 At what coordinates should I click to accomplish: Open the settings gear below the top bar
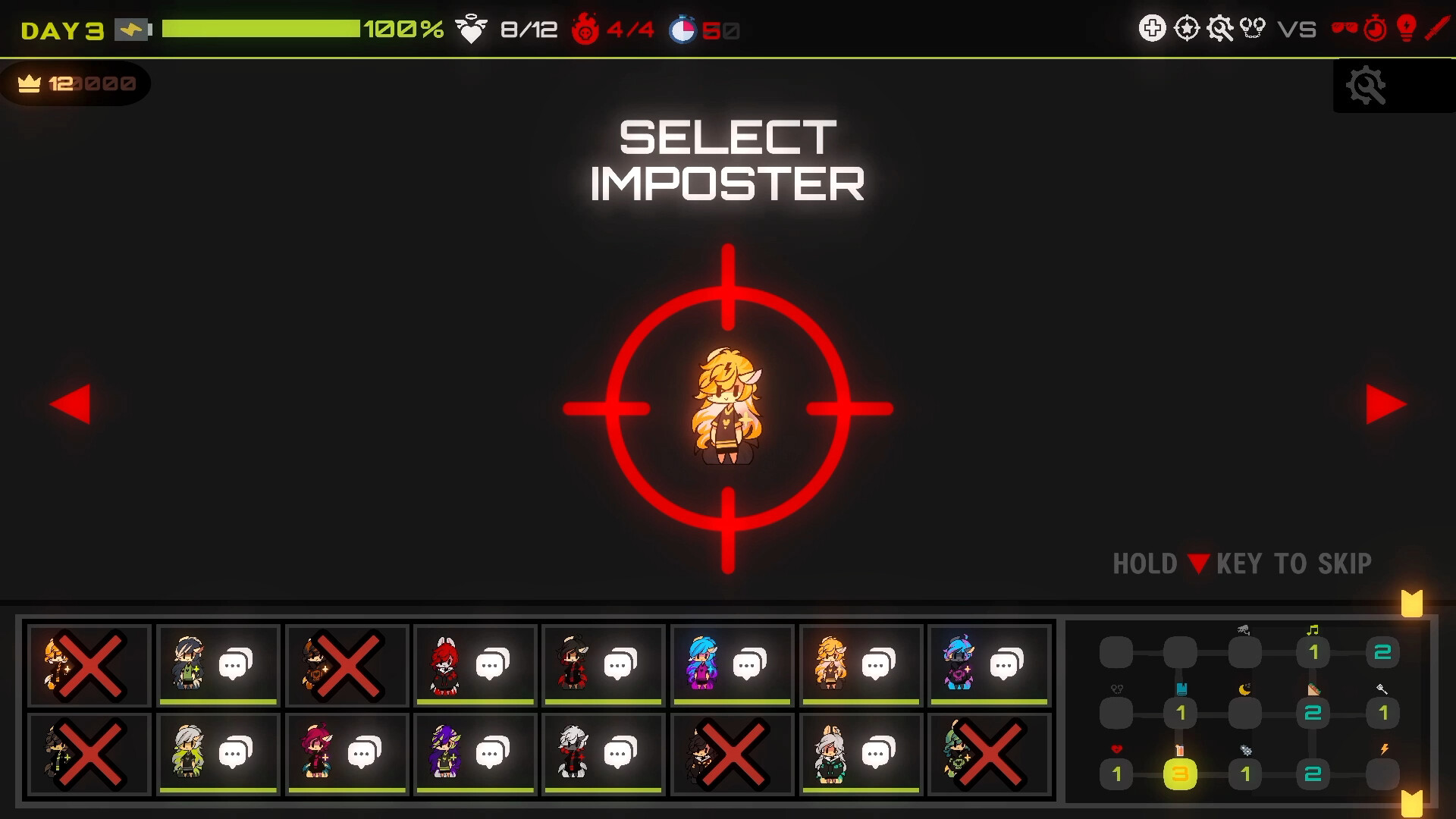(x=1365, y=86)
